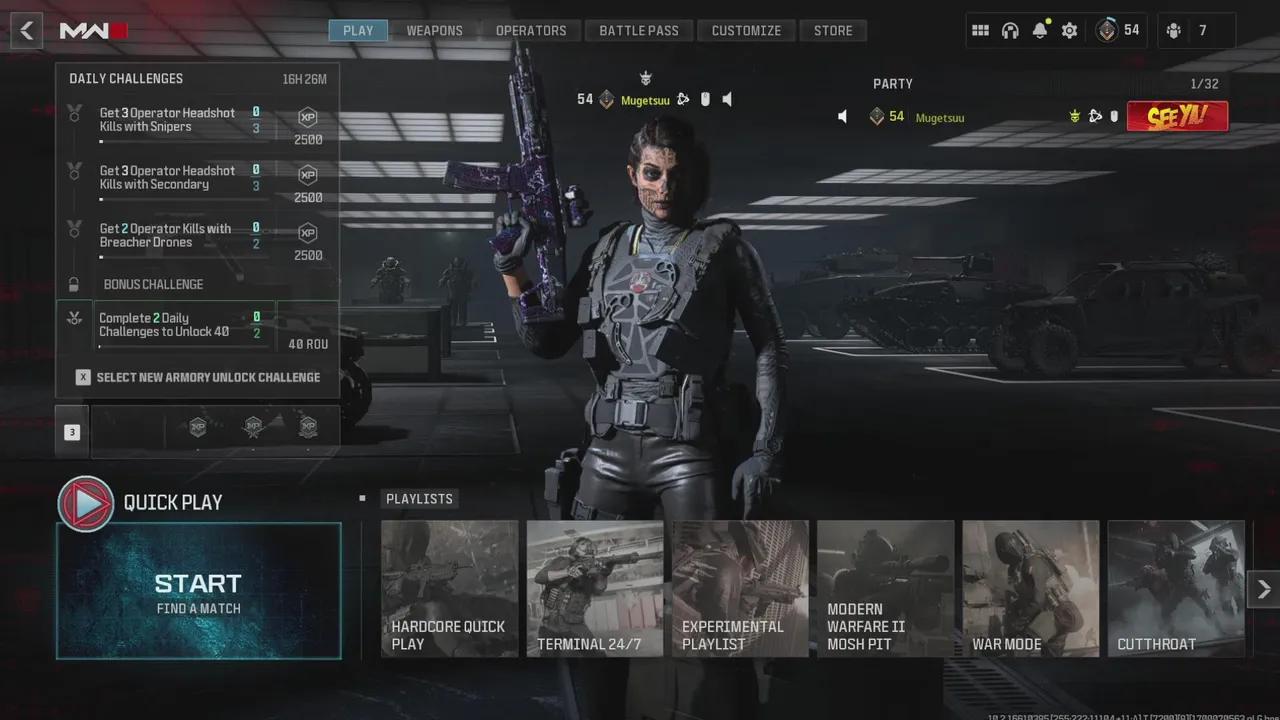Image resolution: width=1280 pixels, height=720 pixels.
Task: Toggle the speaker icon next to the player name
Action: pos(727,100)
